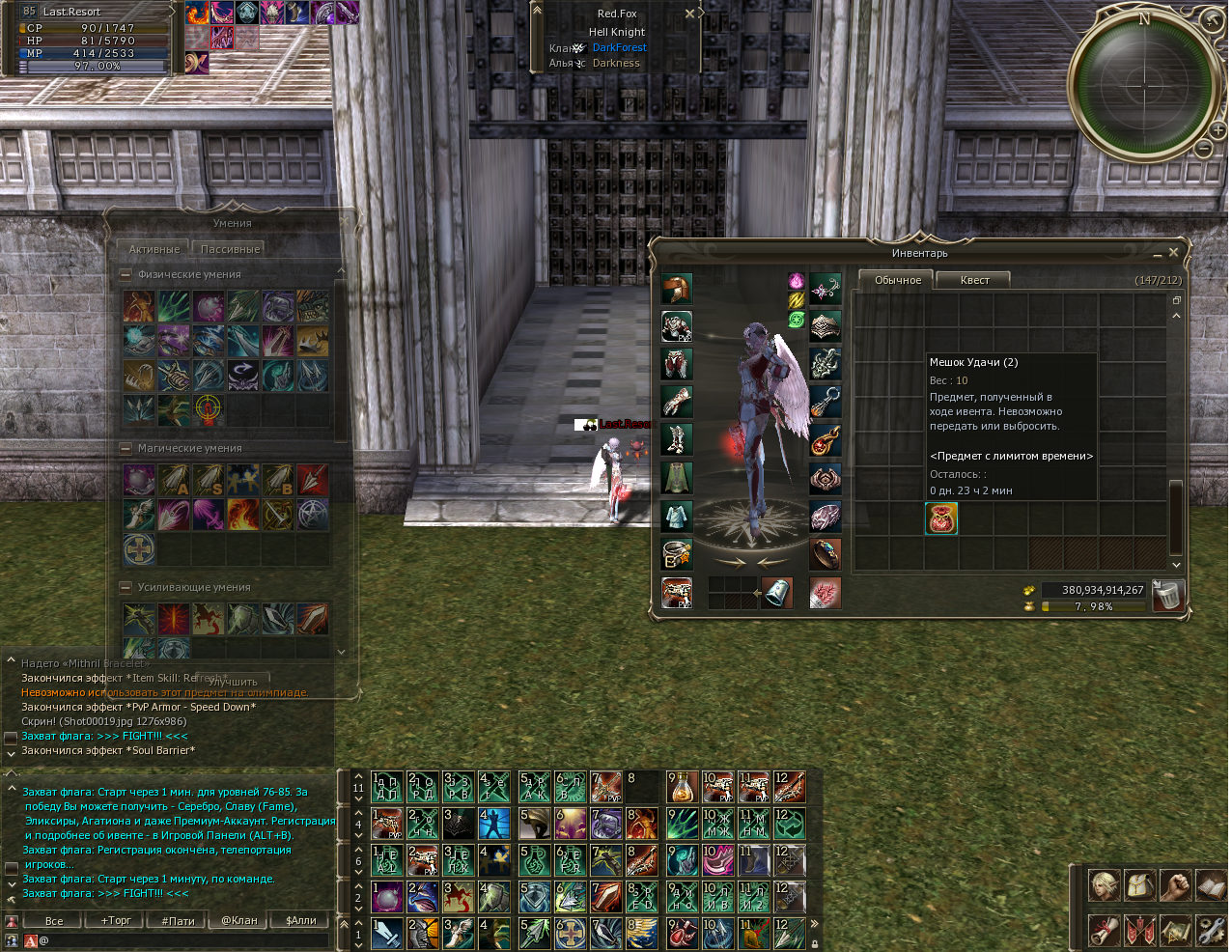Collapse the Физические умения section
This screenshot has height=952, width=1232.
point(126,275)
